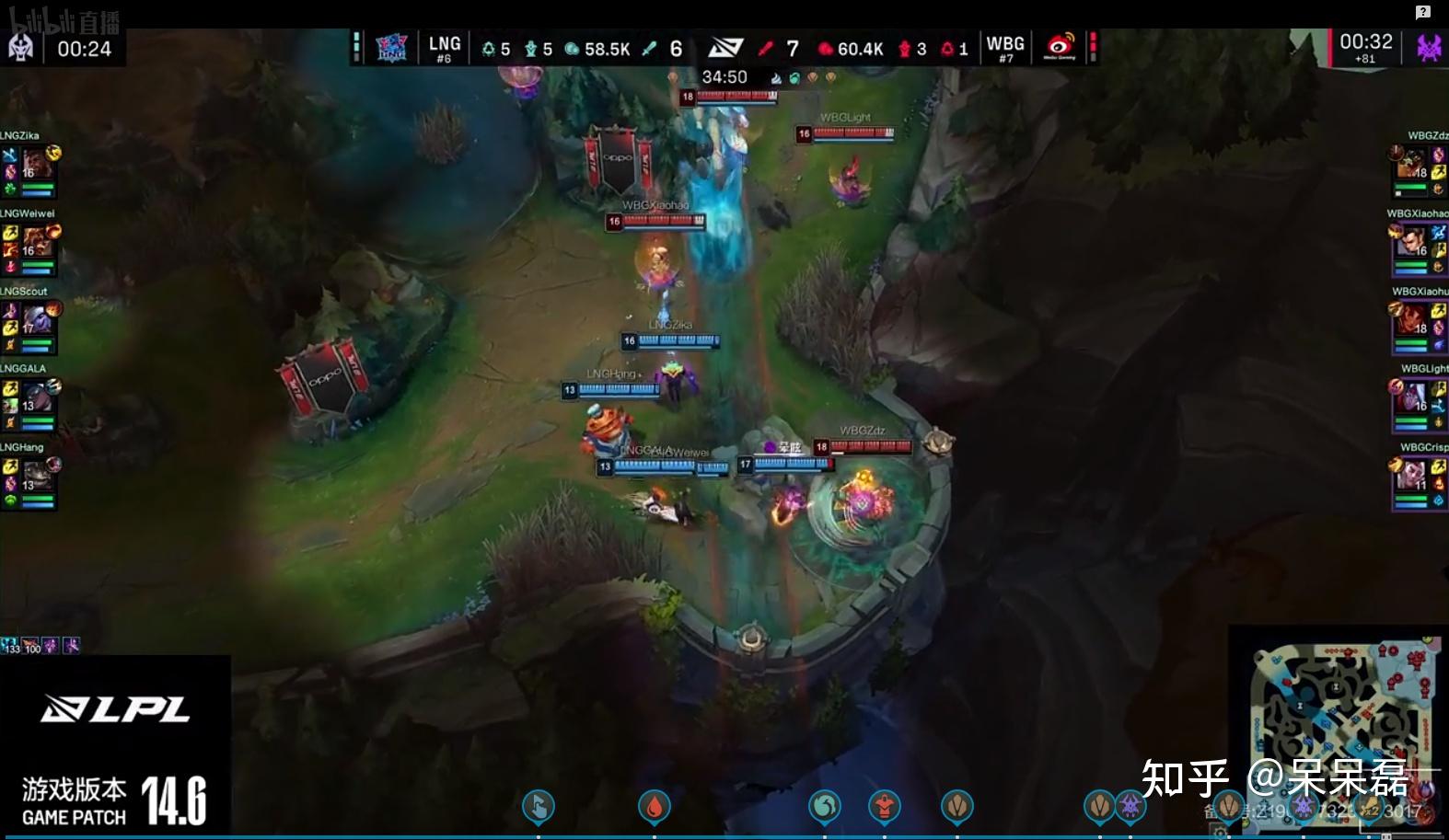Click the hand-pointer event marker on the timeline

click(539, 807)
